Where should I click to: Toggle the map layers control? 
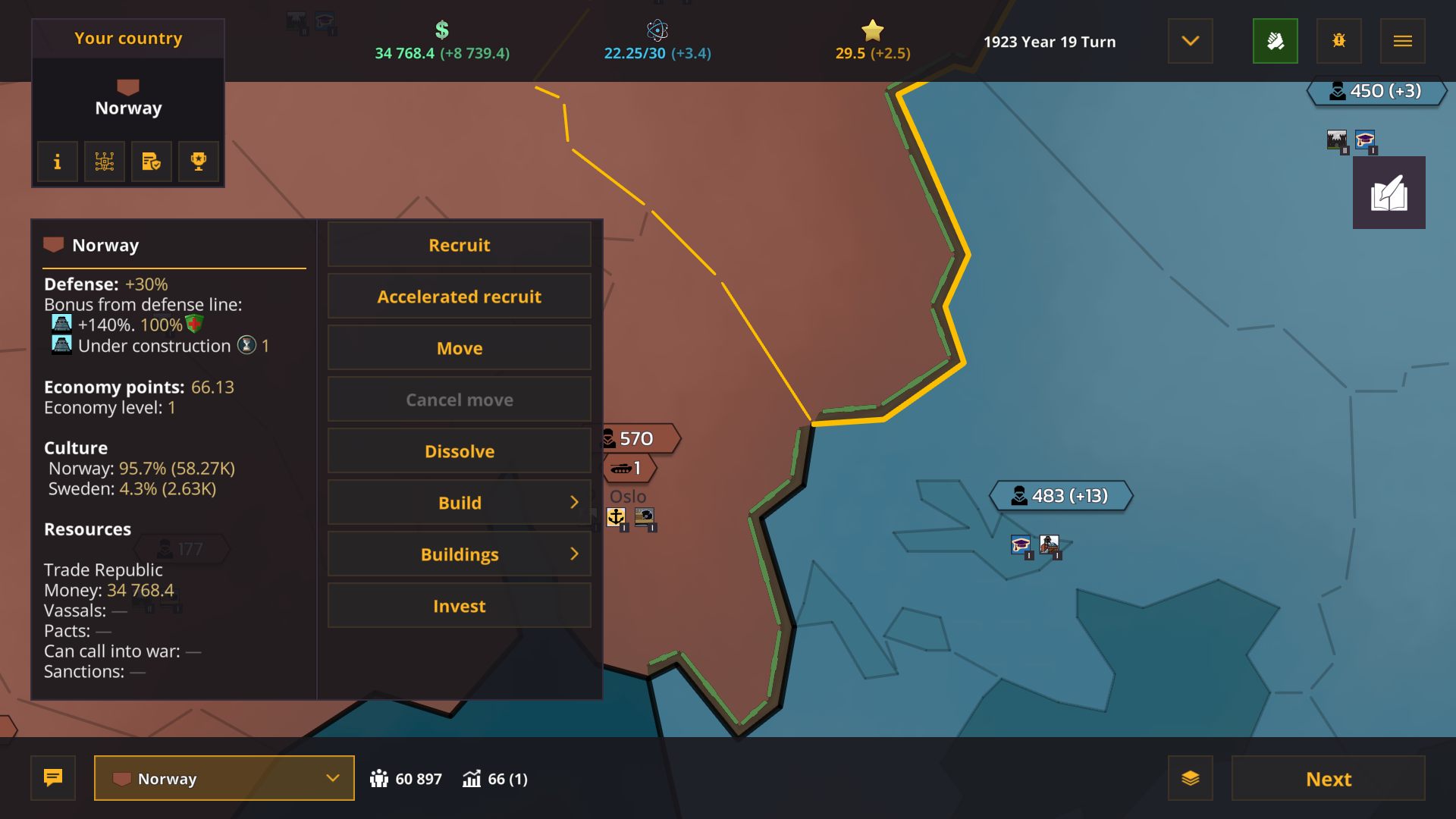click(x=1191, y=778)
